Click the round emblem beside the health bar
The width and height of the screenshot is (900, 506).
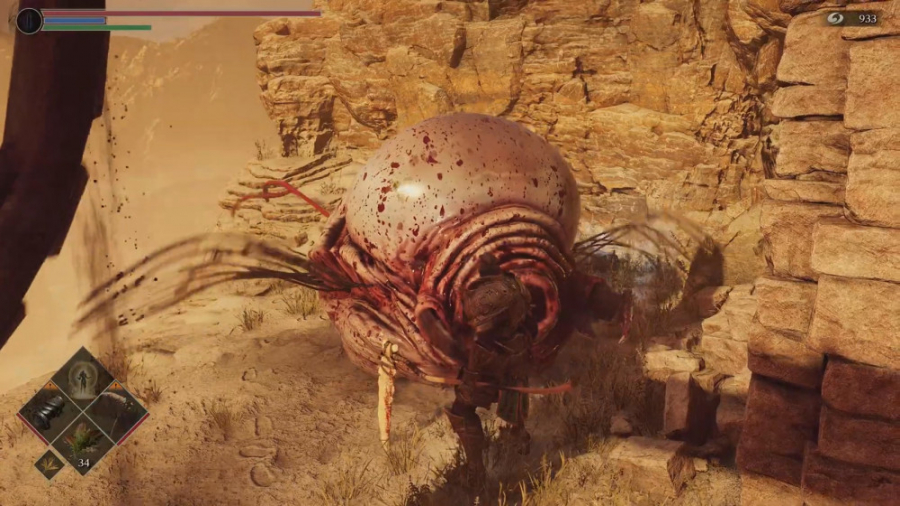click(x=29, y=20)
